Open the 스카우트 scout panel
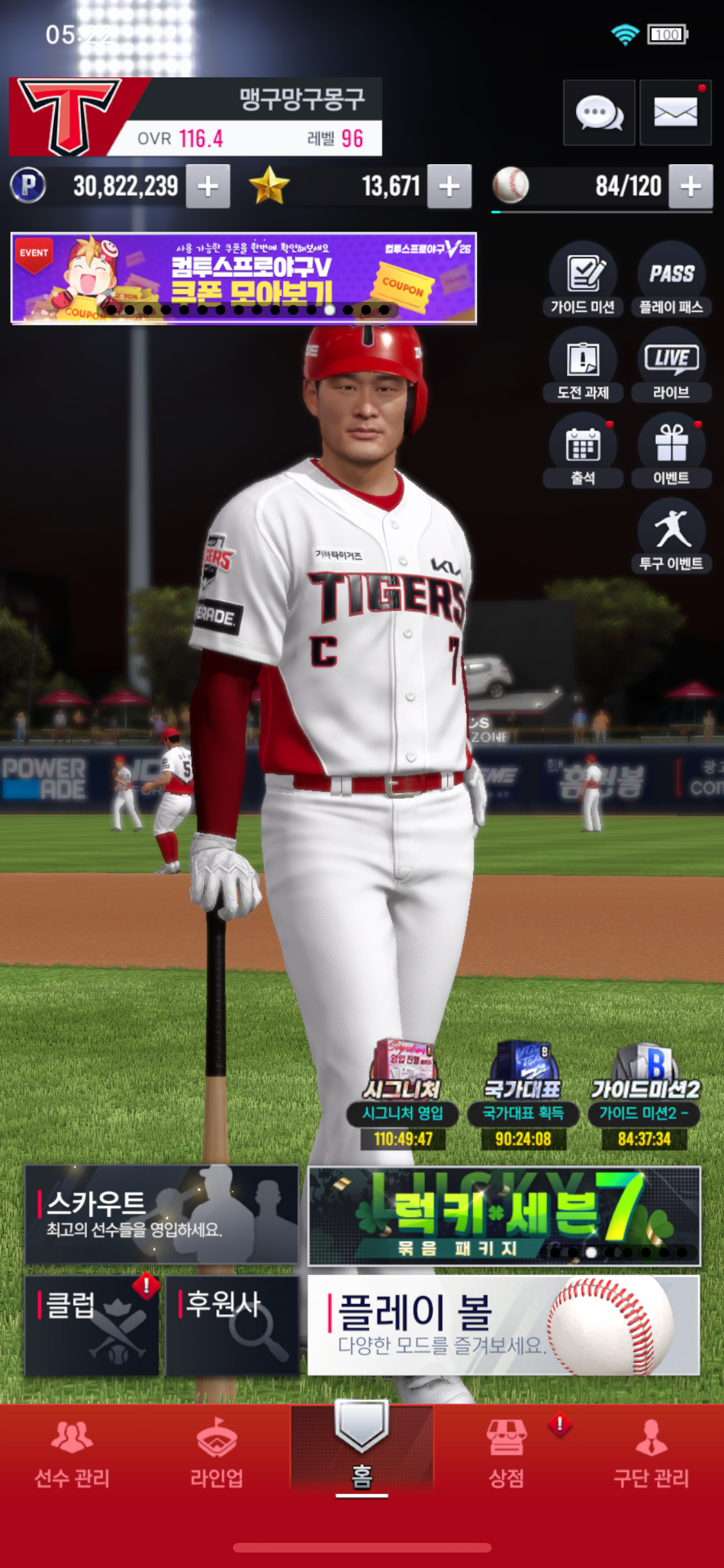 (x=162, y=1214)
